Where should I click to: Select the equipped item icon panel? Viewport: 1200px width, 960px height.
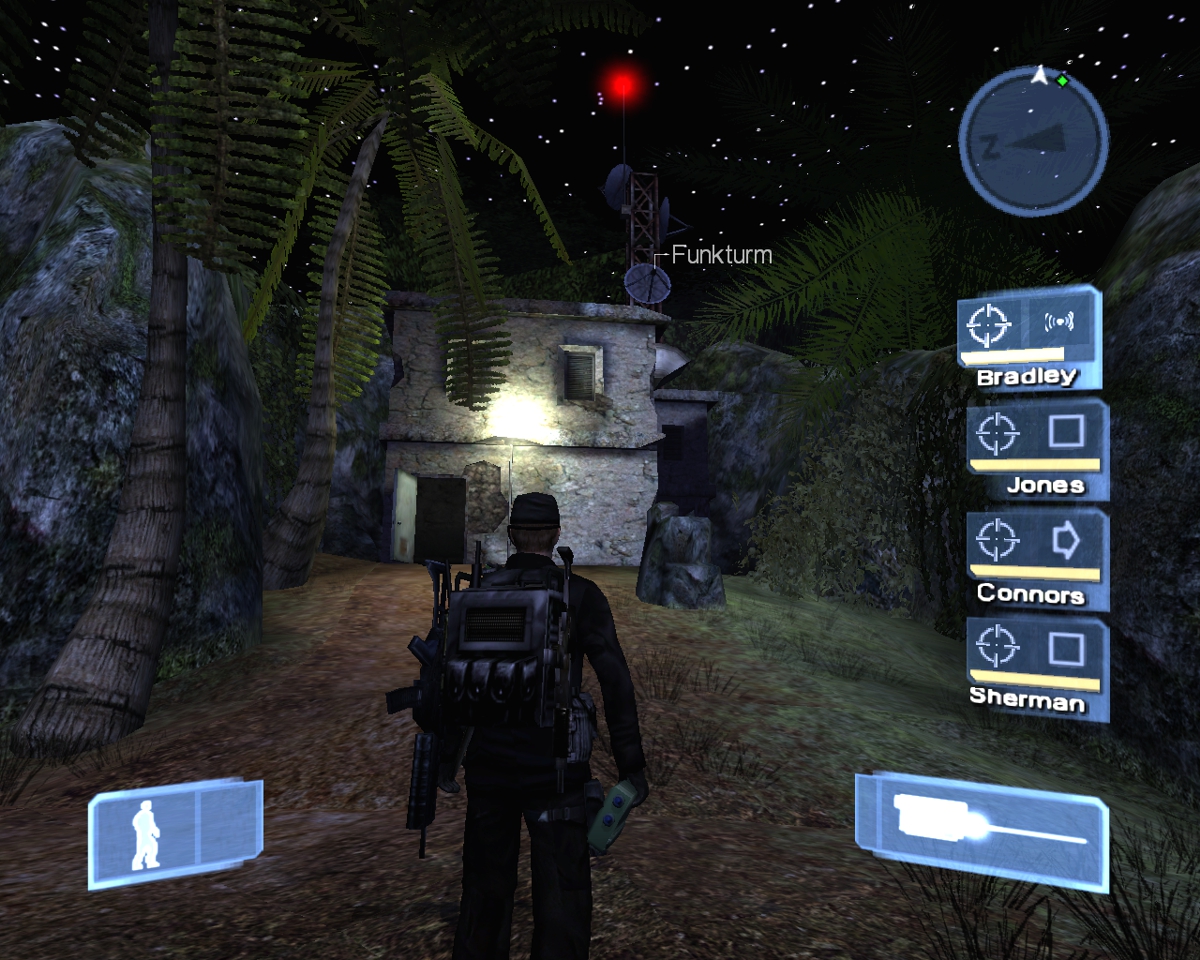click(982, 829)
